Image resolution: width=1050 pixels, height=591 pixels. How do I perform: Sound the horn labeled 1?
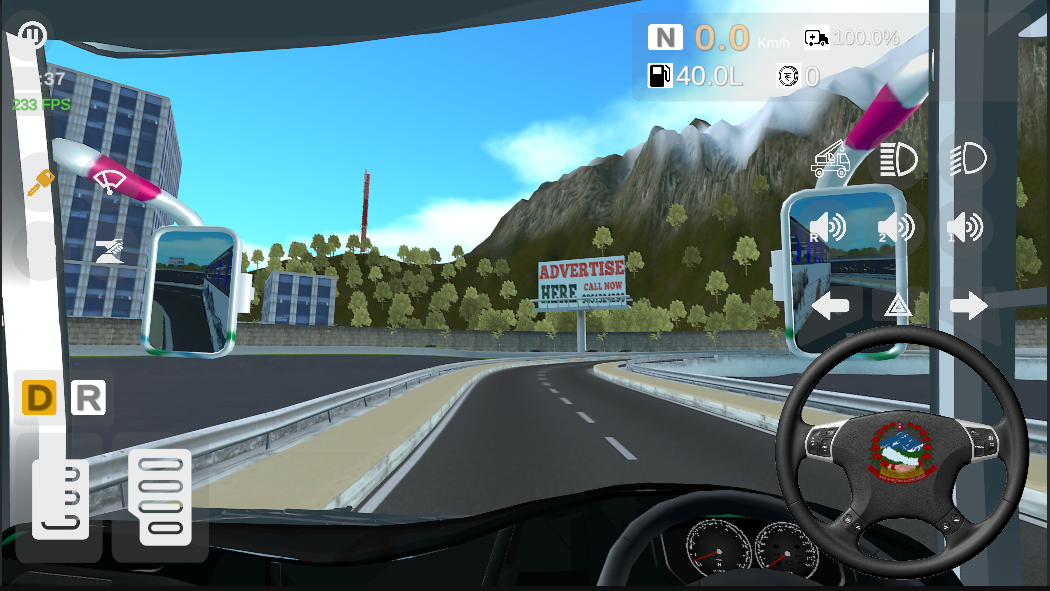[965, 228]
